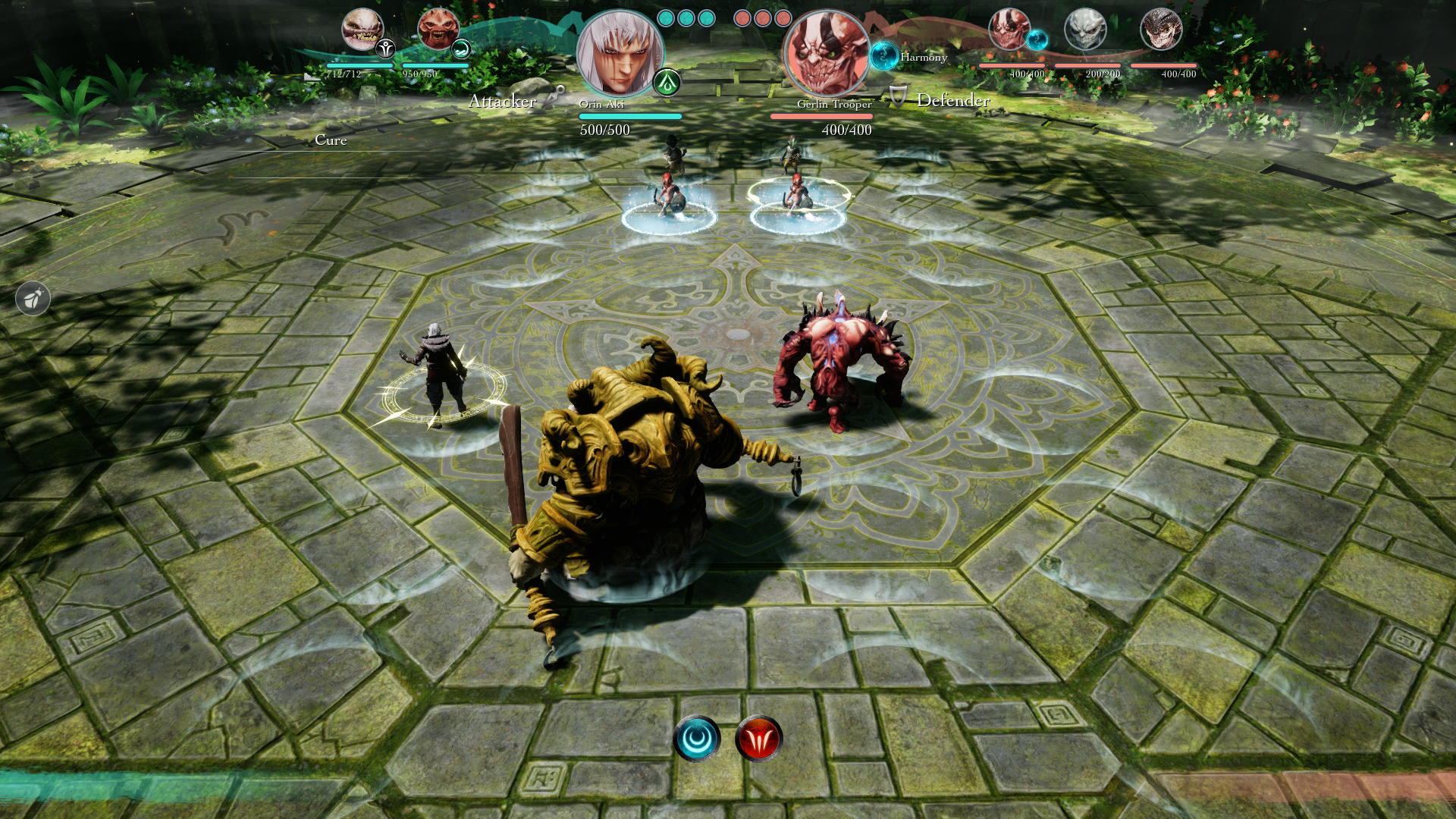Select the pale fanged ally portrait
This screenshot has height=819, width=1456.
(x=362, y=30)
